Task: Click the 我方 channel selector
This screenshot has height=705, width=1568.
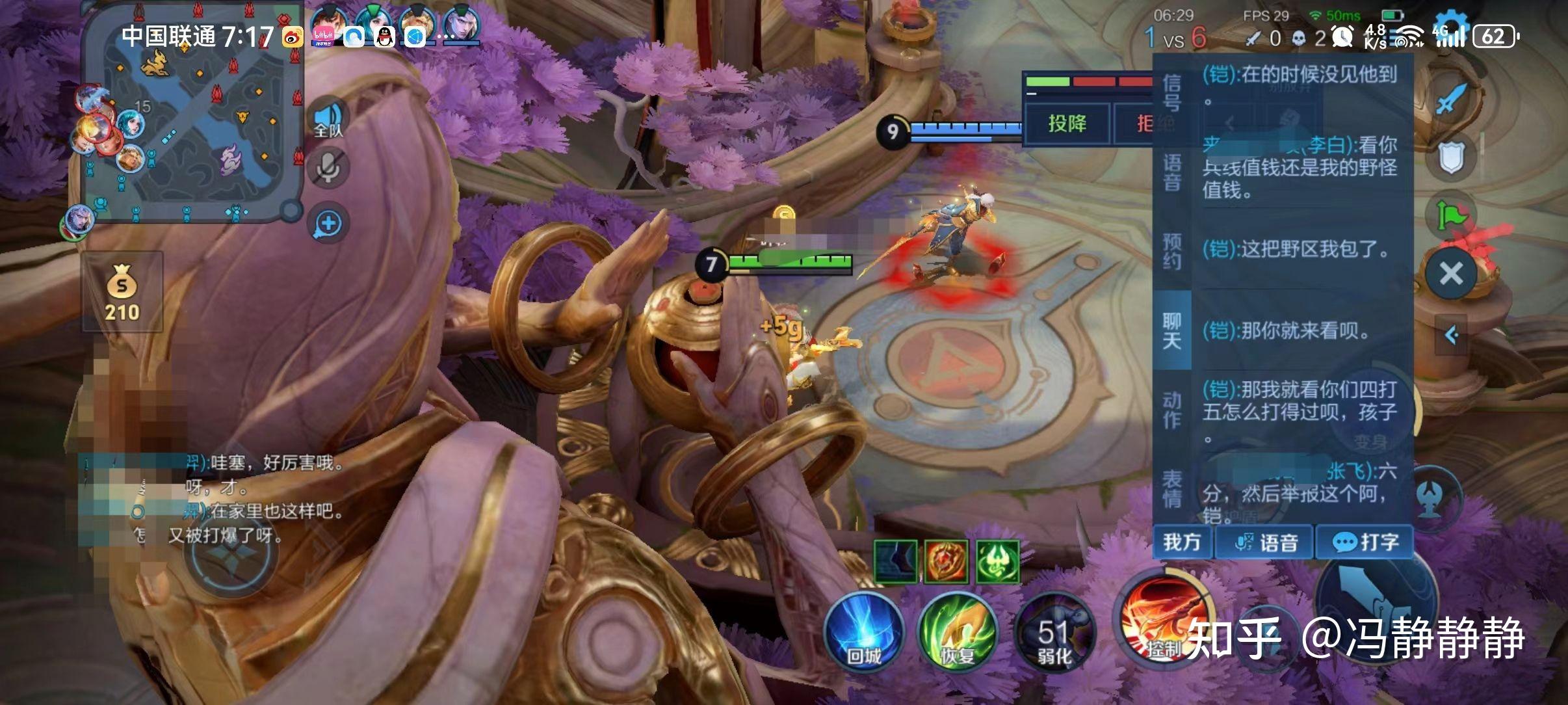Action: coord(1182,542)
